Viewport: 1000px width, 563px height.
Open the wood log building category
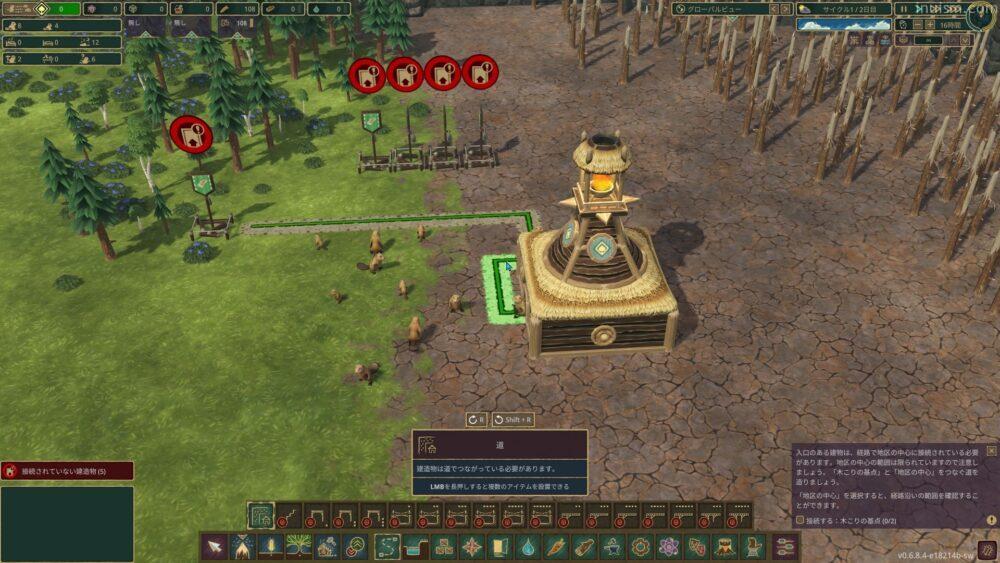[584, 547]
